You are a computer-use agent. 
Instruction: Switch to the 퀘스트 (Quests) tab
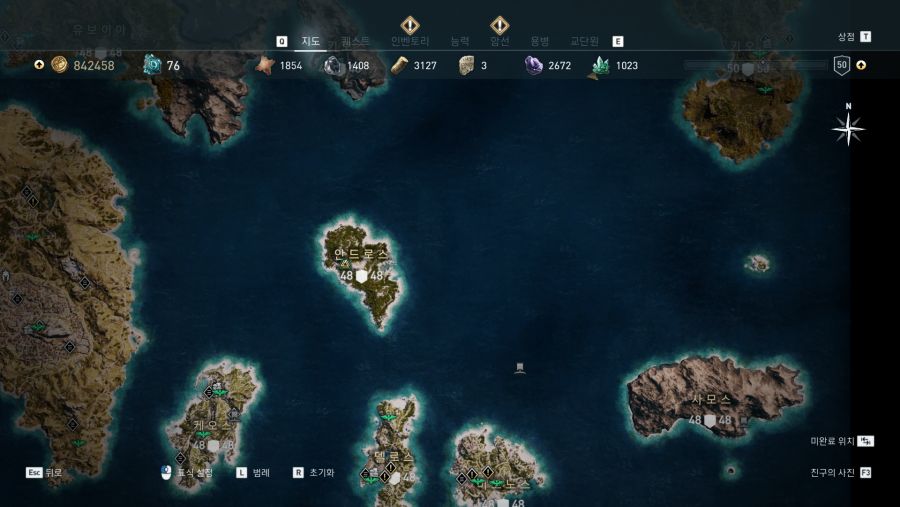[356, 41]
